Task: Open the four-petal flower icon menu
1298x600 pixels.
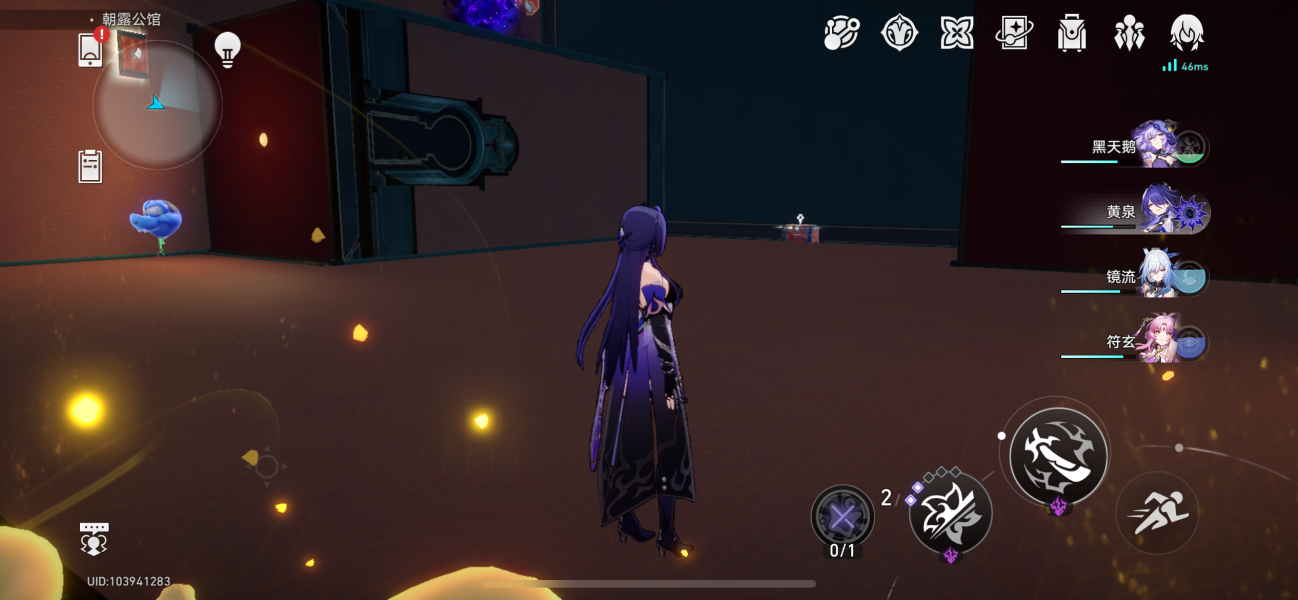Action: coord(957,33)
